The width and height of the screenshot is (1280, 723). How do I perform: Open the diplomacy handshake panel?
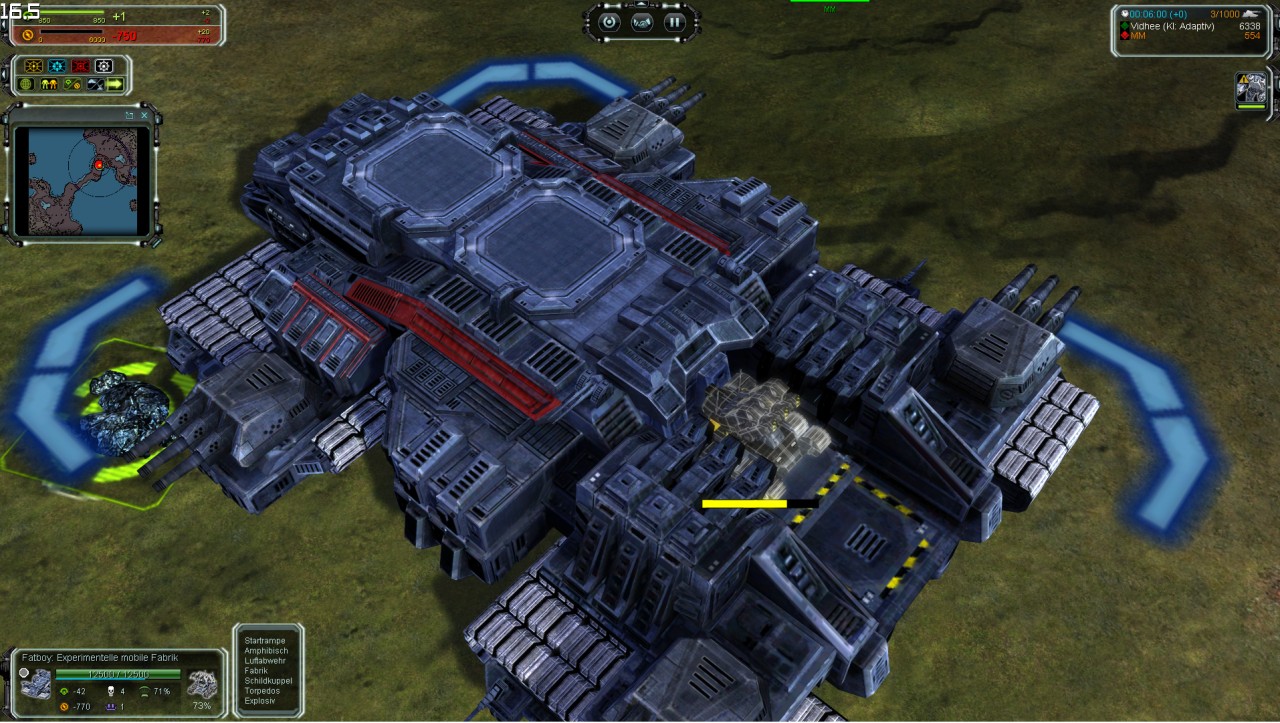pos(642,22)
